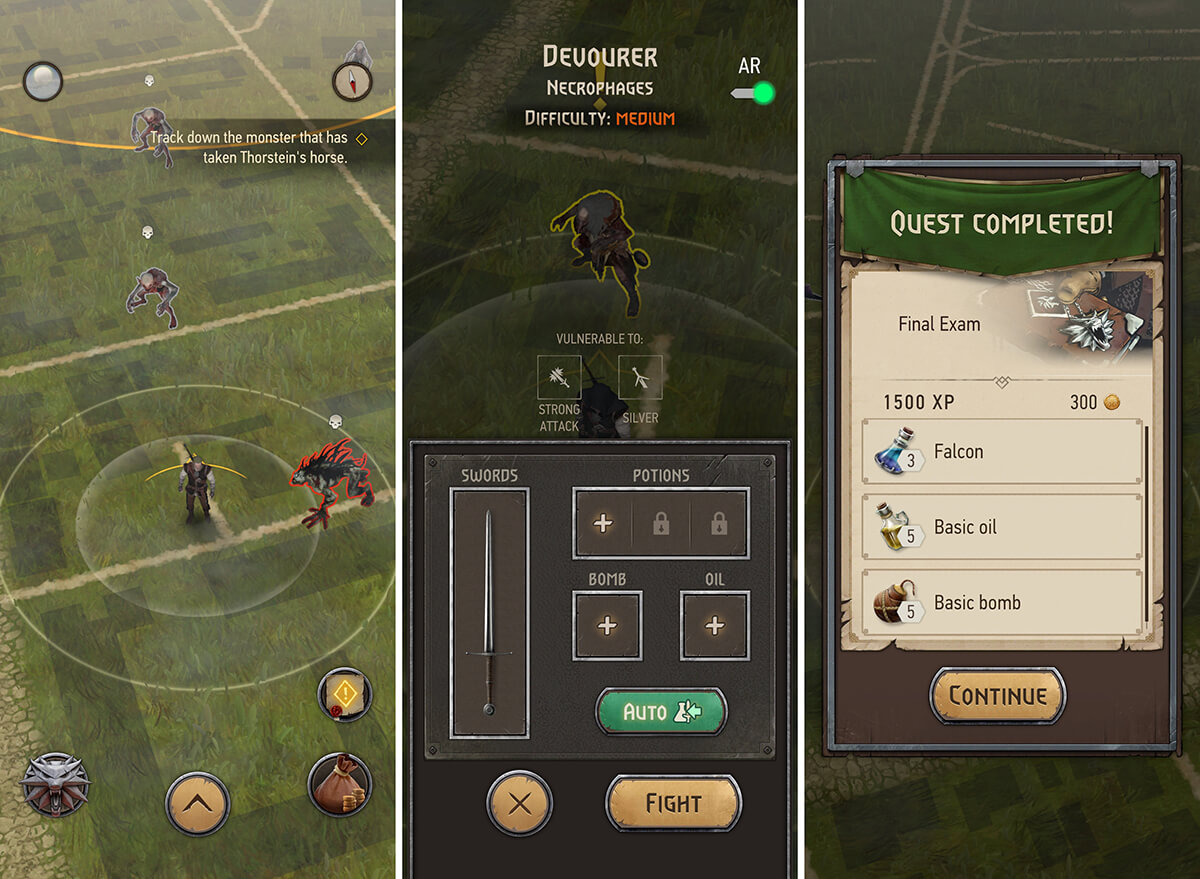Tap the compass icon

pyautogui.click(x=352, y=82)
